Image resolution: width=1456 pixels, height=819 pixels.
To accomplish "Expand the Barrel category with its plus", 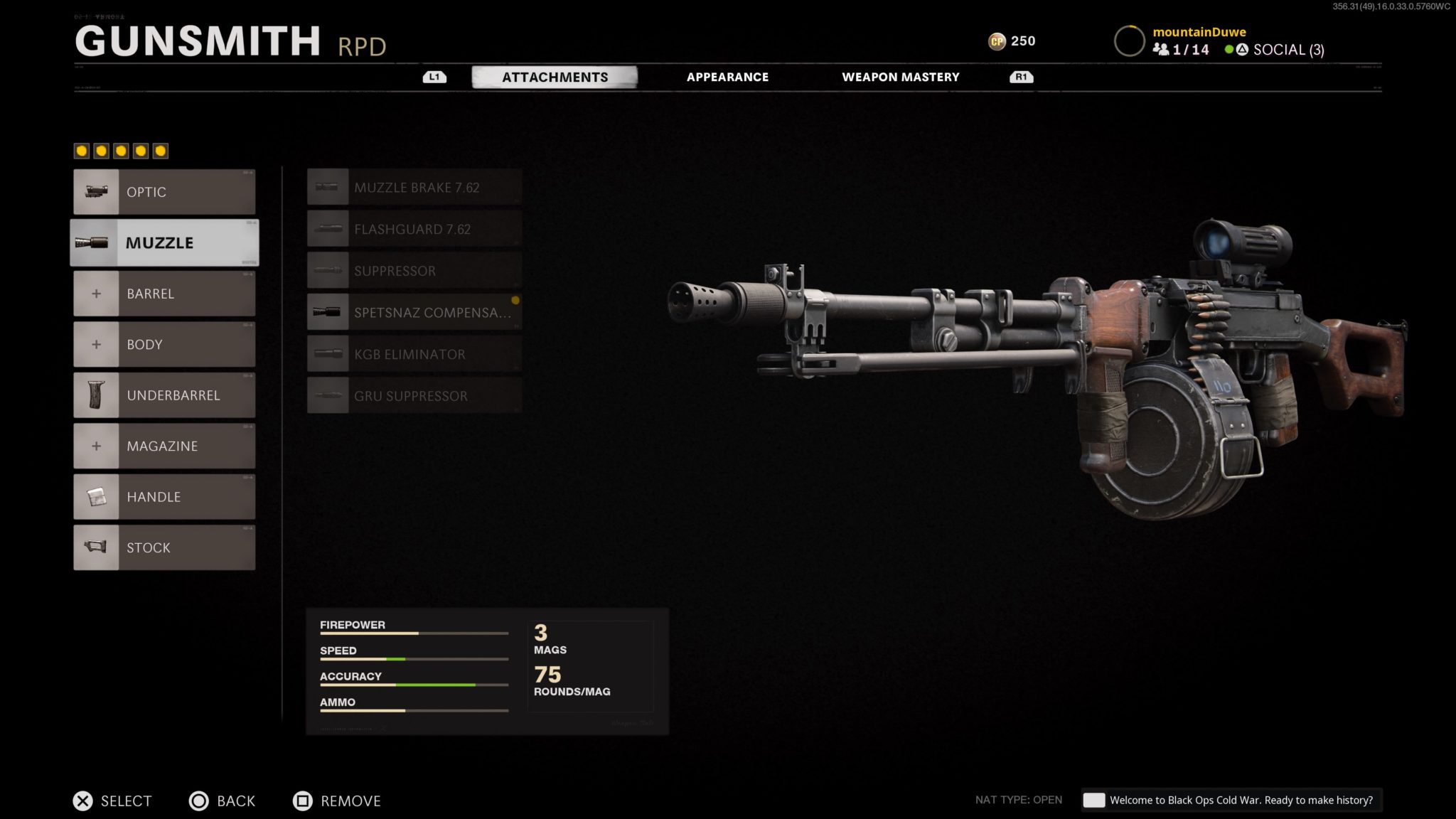I will [97, 293].
